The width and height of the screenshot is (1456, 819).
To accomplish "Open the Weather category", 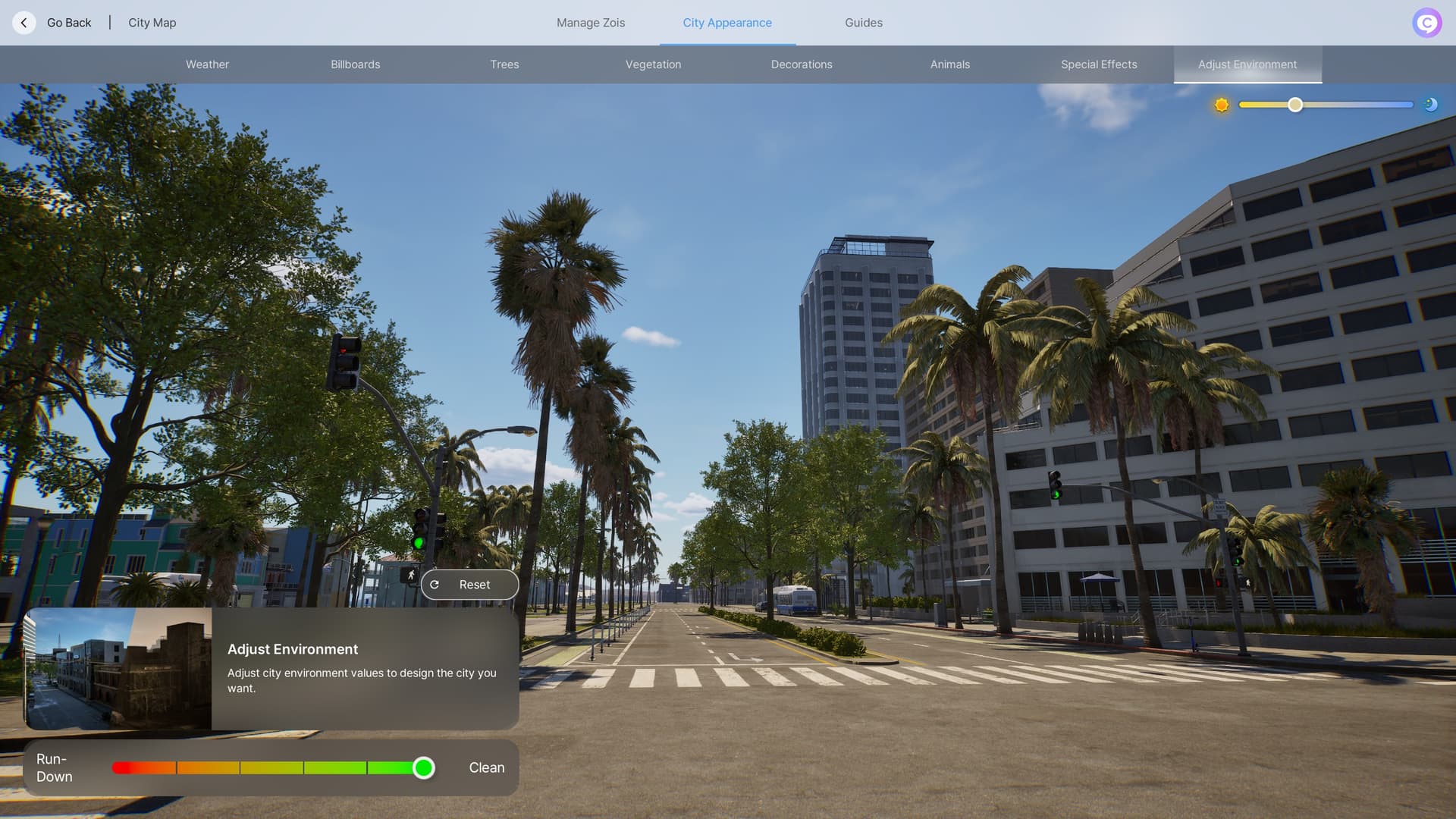I will (x=207, y=64).
